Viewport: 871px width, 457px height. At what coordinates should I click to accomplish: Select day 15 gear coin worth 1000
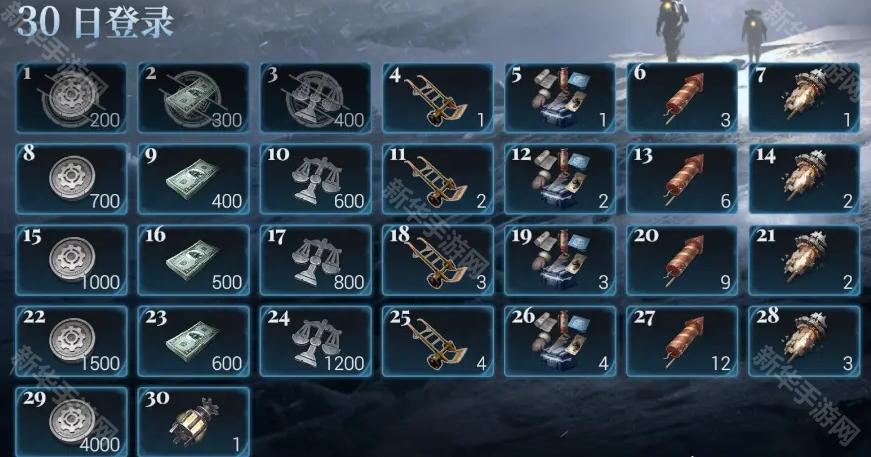pos(72,260)
